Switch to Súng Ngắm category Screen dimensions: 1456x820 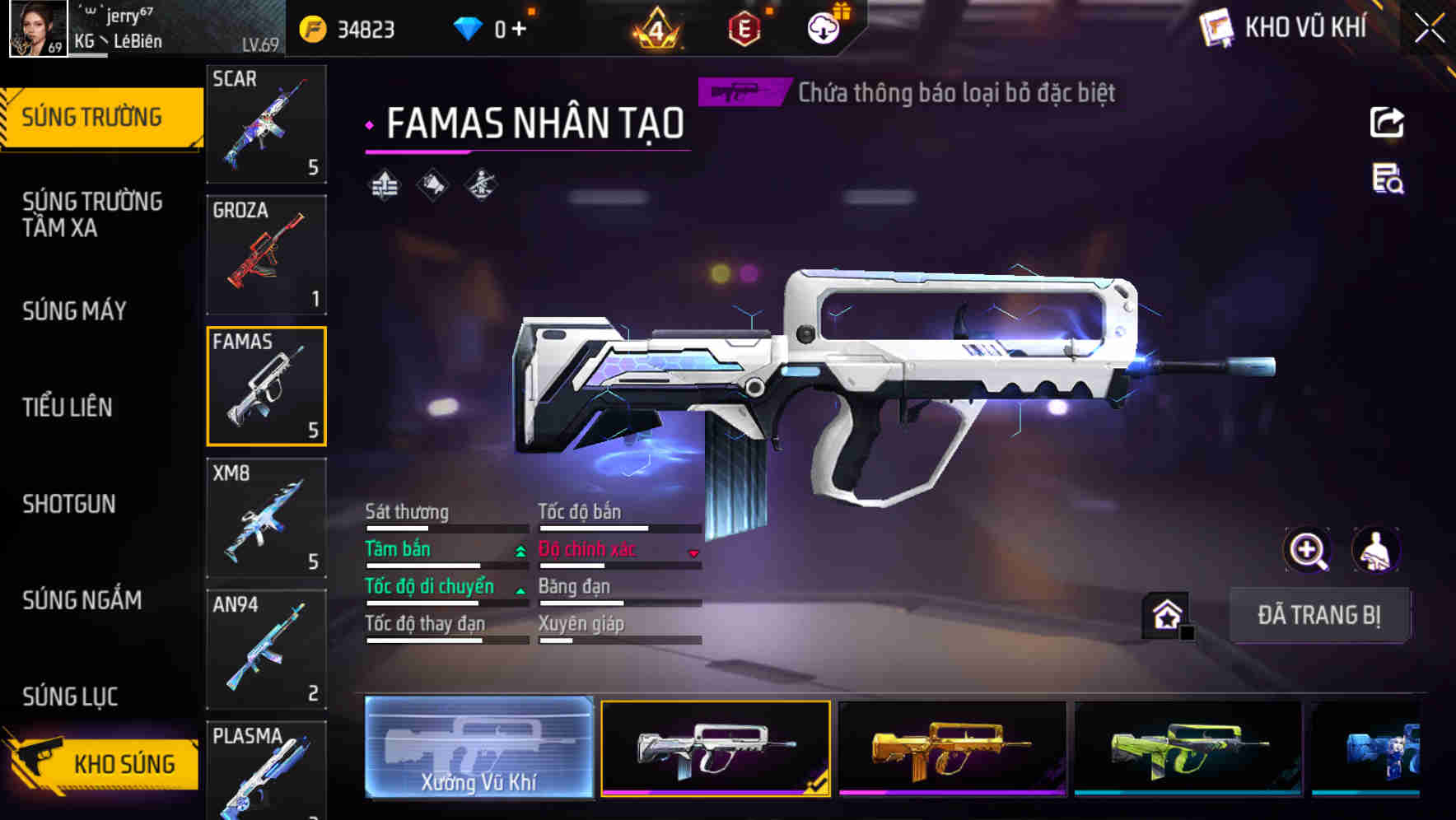[82, 600]
